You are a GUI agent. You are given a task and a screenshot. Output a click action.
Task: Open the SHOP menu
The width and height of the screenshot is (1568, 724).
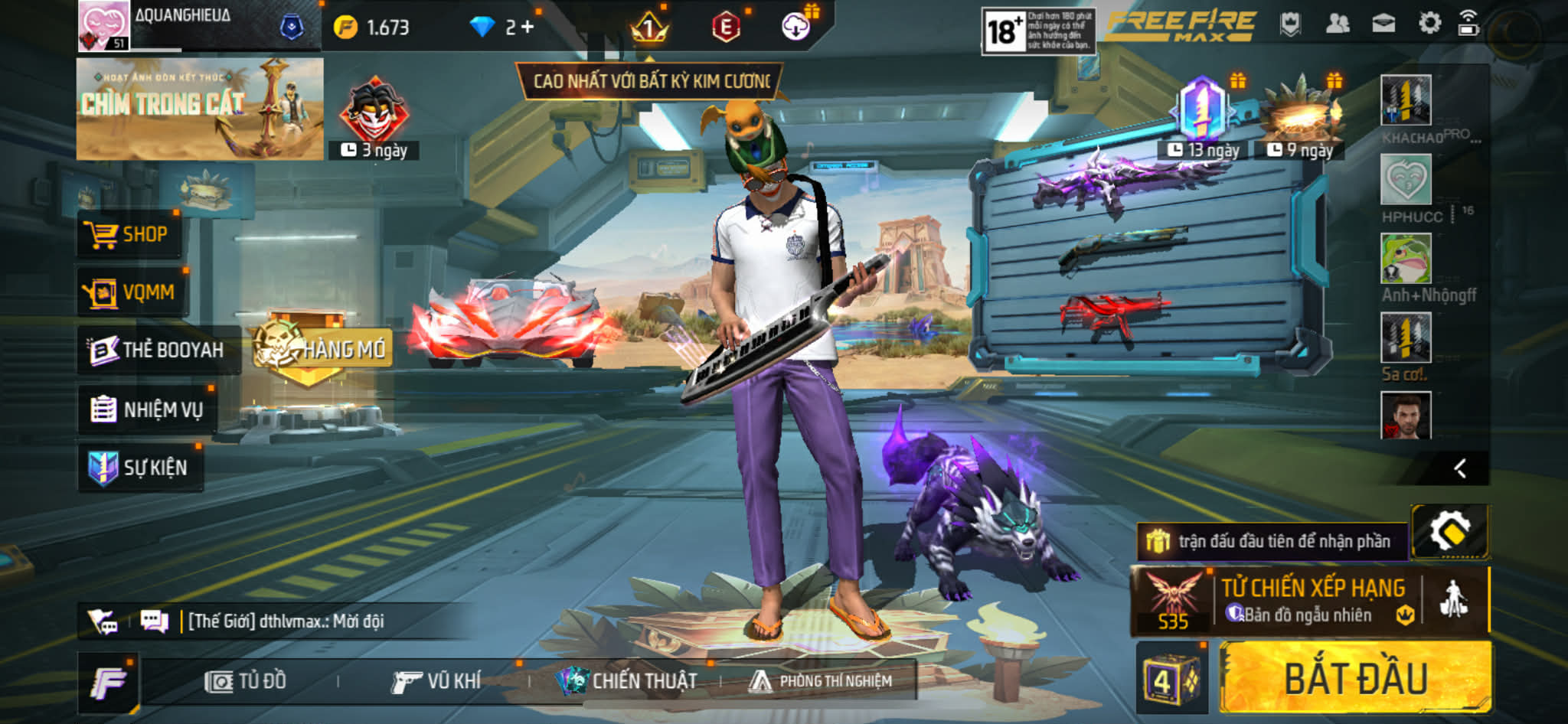129,234
